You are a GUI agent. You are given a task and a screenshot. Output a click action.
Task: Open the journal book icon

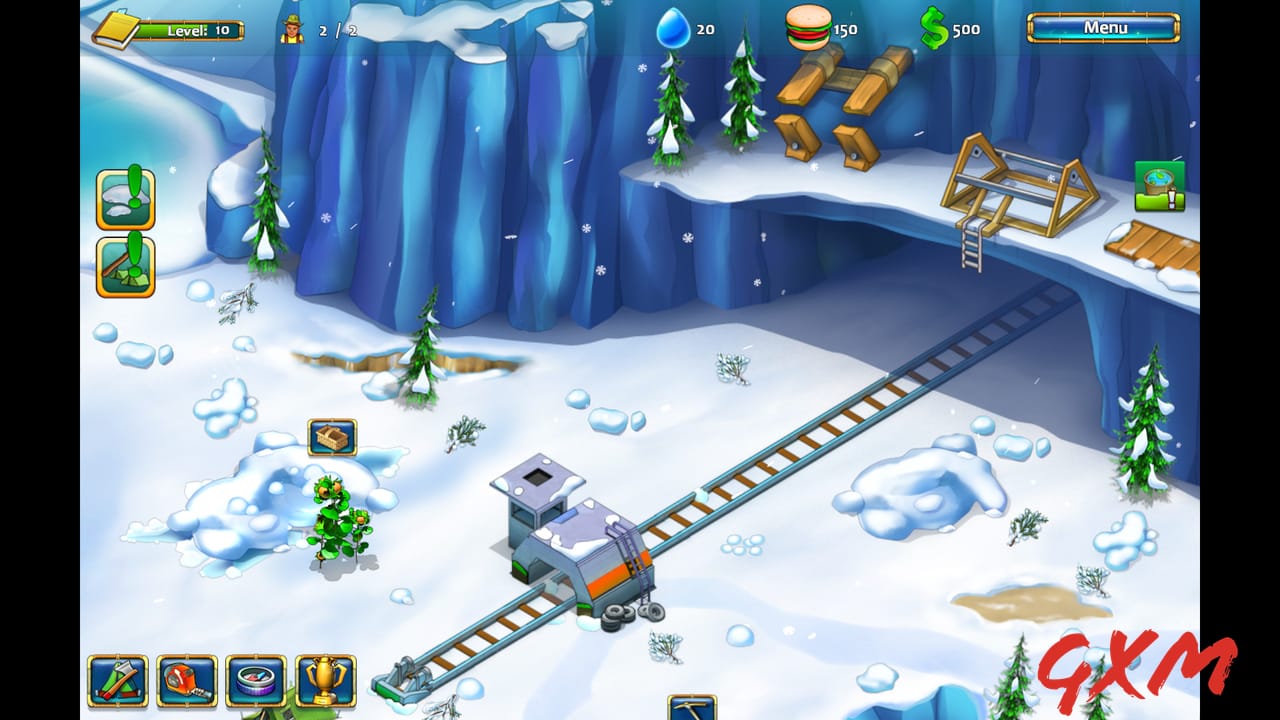point(118,29)
